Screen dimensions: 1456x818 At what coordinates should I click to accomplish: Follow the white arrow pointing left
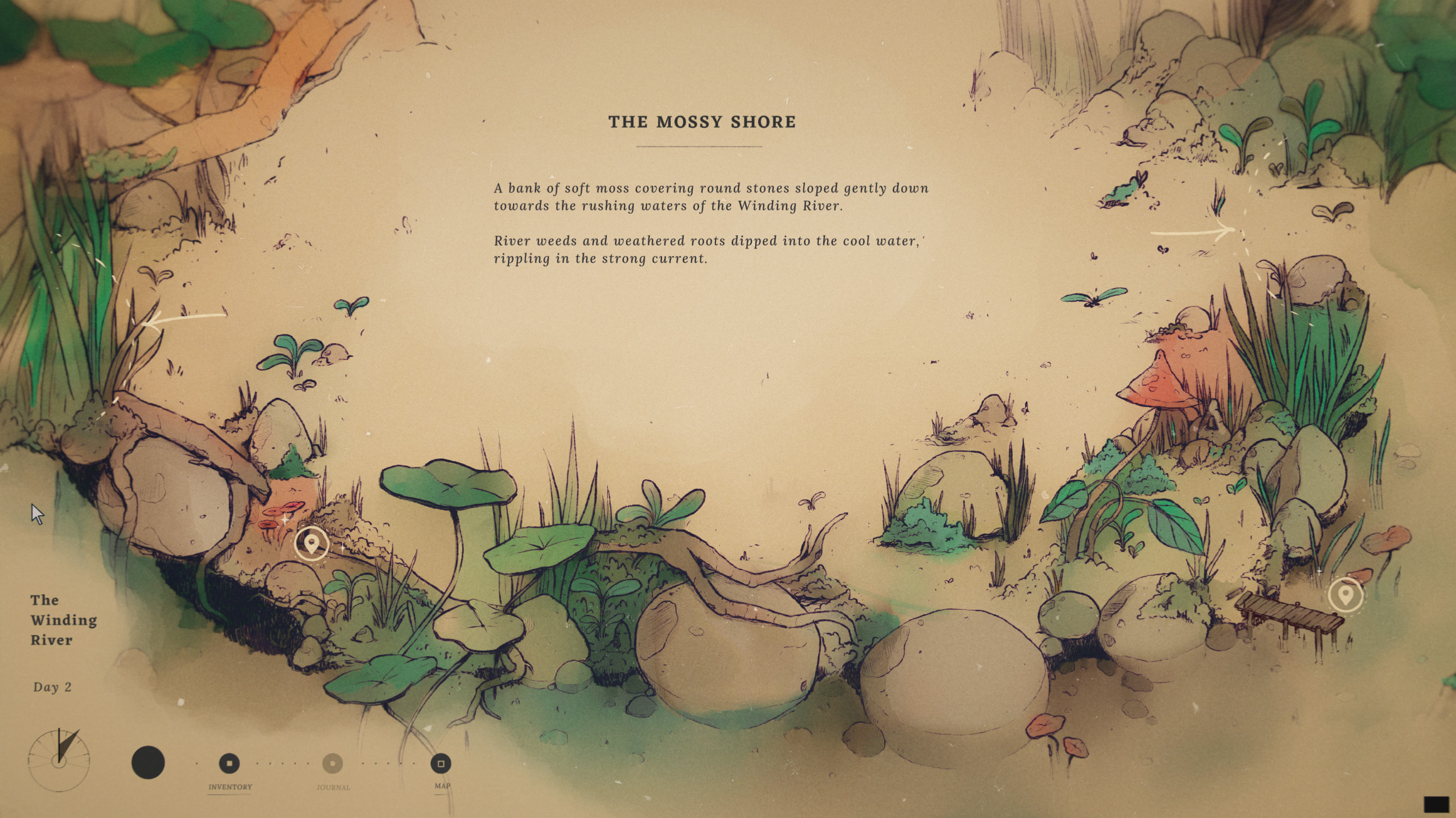click(184, 317)
